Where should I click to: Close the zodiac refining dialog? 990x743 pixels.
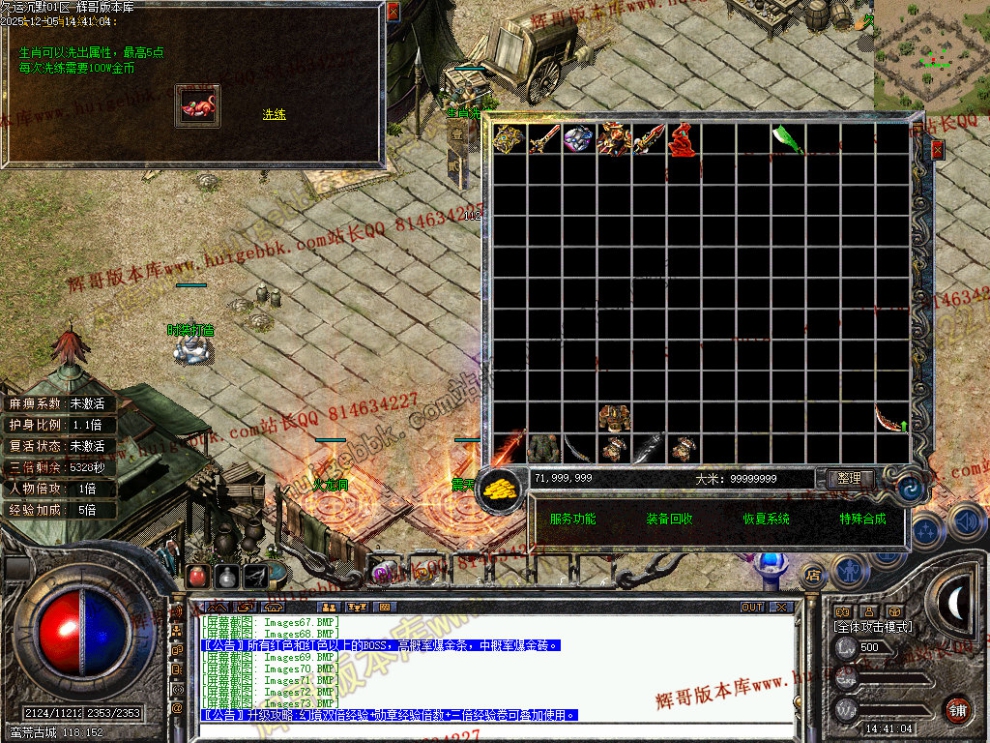(393, 12)
